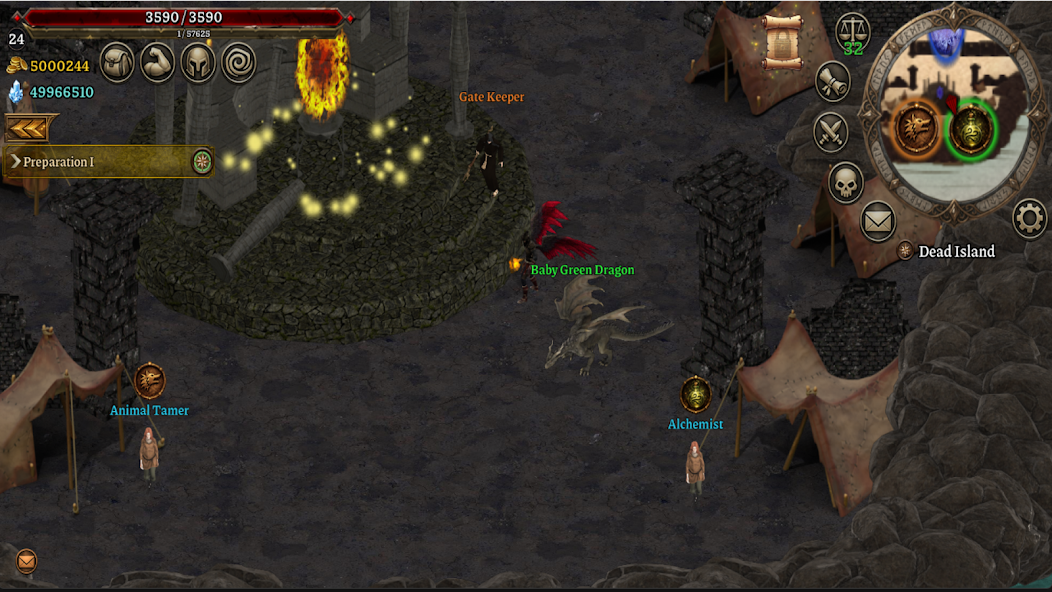Open the skull icon menu
The image size is (1052, 592).
[x=846, y=182]
